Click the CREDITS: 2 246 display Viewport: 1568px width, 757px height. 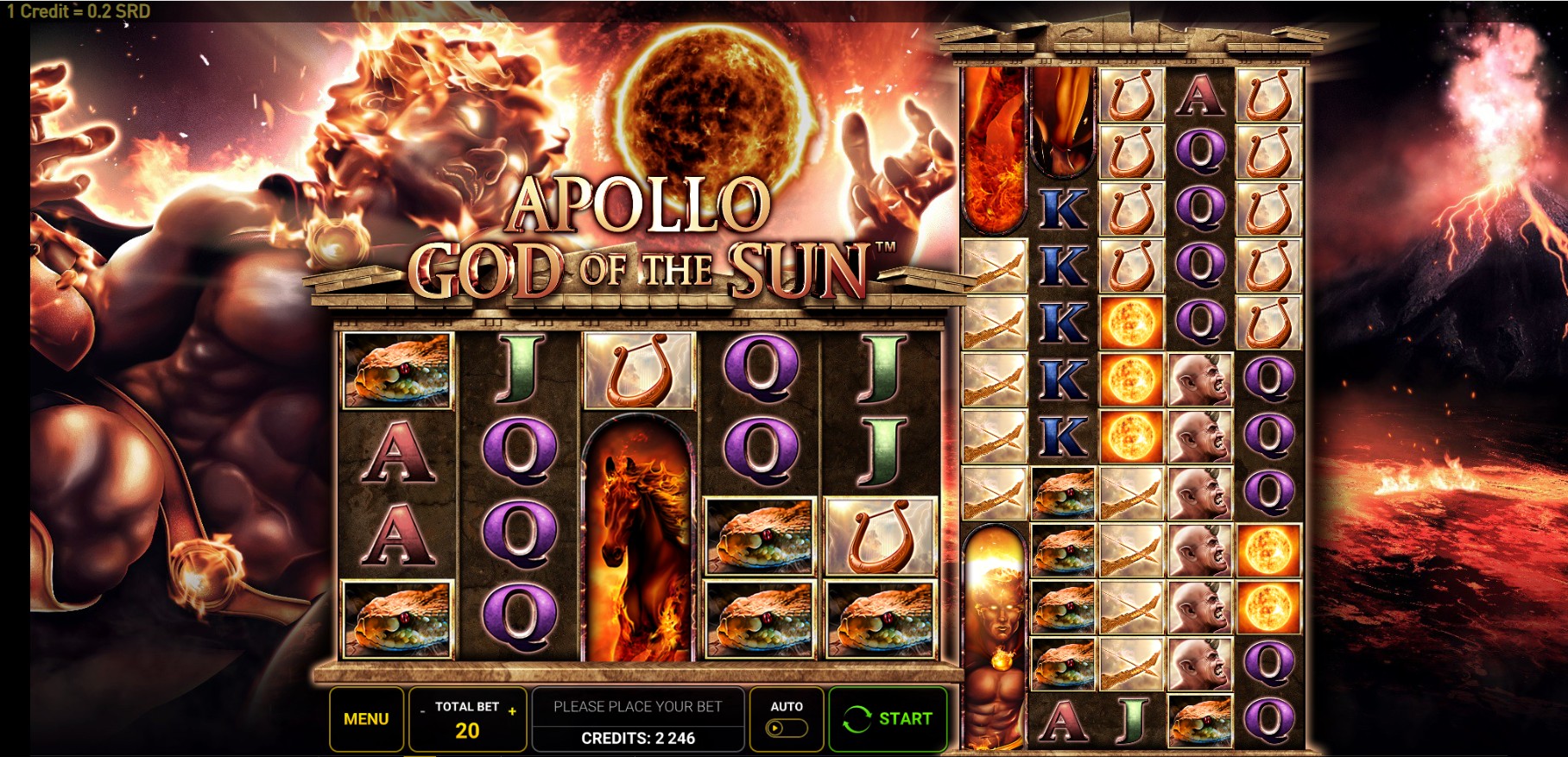(x=638, y=739)
